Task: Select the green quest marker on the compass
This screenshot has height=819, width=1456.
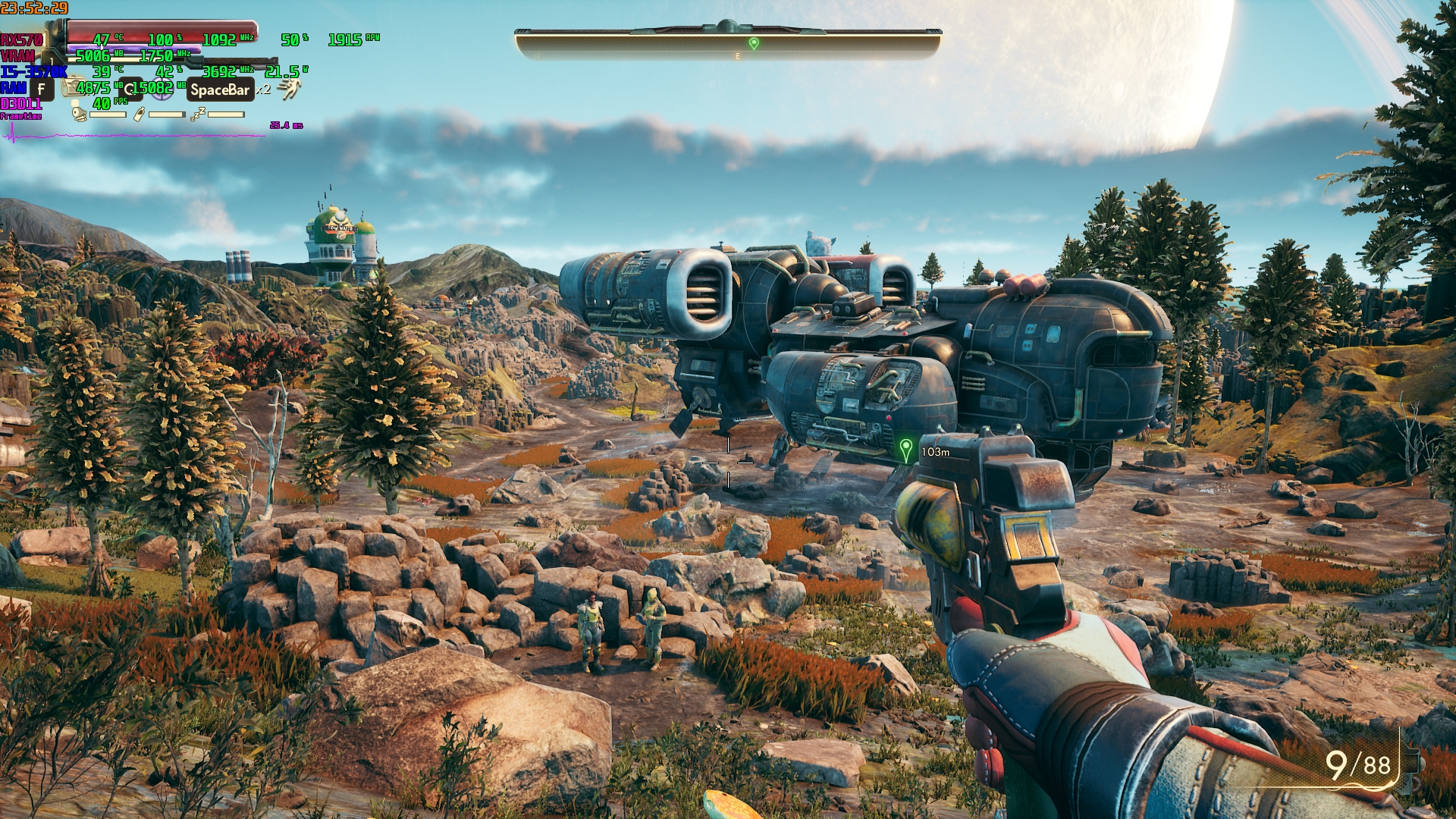Action: [754, 43]
